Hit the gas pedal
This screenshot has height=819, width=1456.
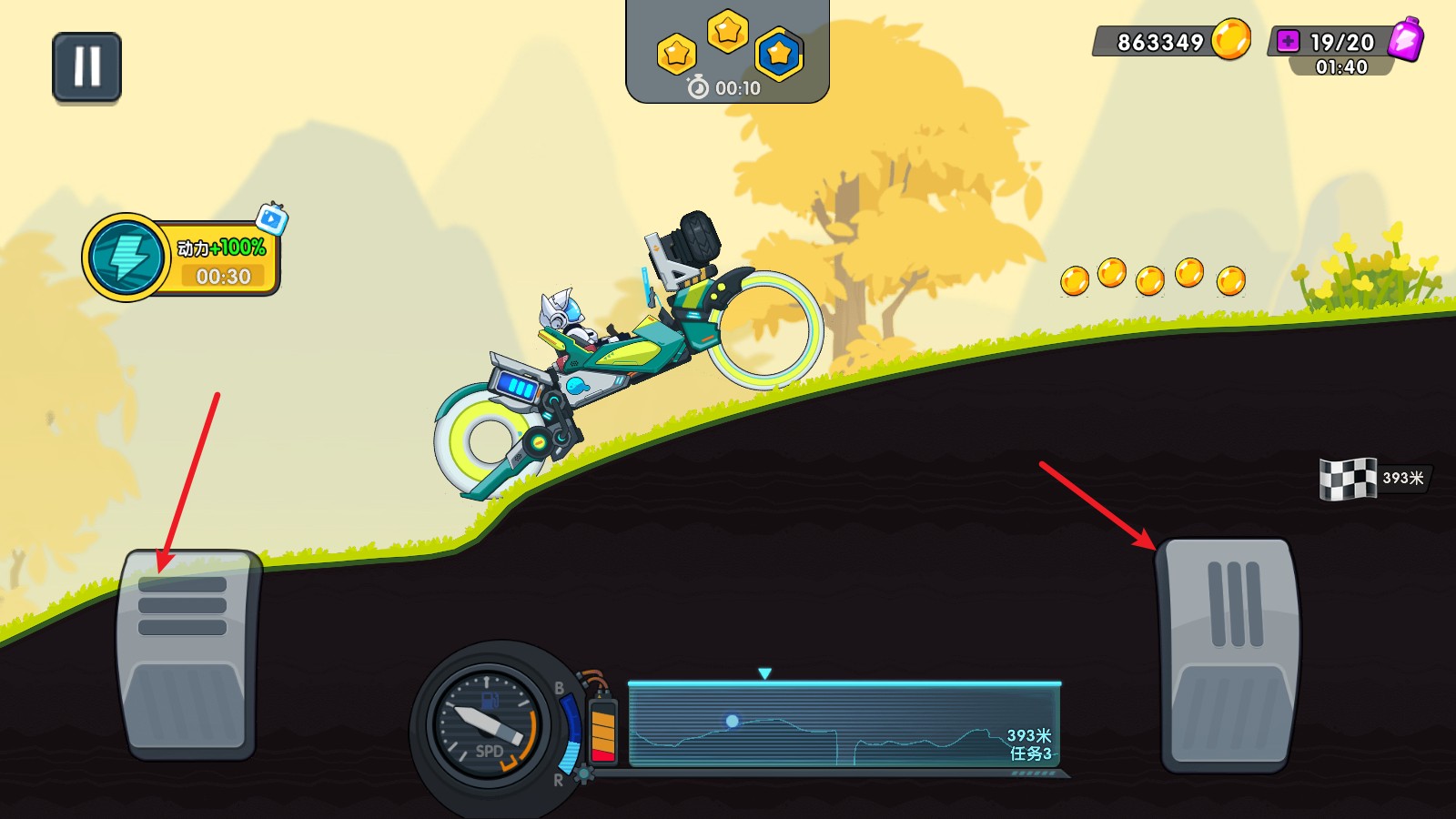pos(1228,653)
